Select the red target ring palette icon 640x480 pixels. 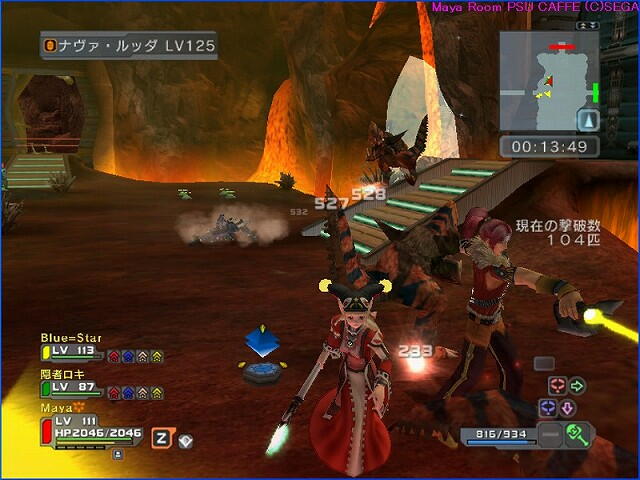coord(557,386)
